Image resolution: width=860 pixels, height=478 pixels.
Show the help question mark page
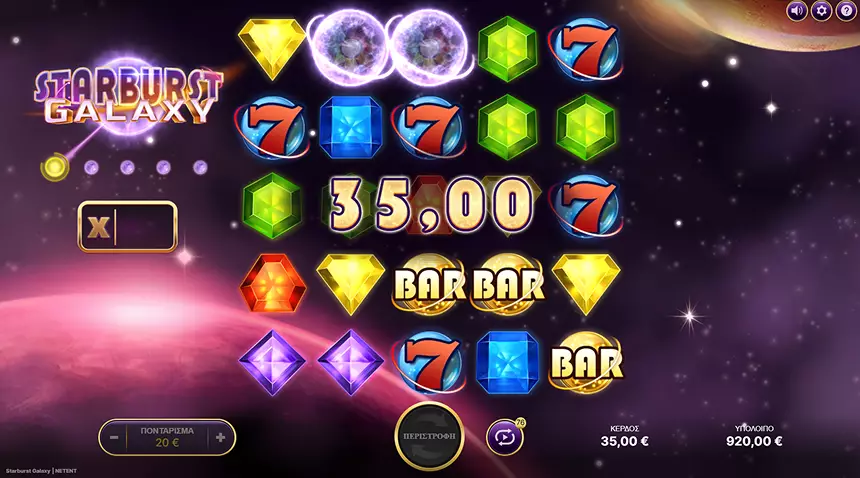[845, 11]
